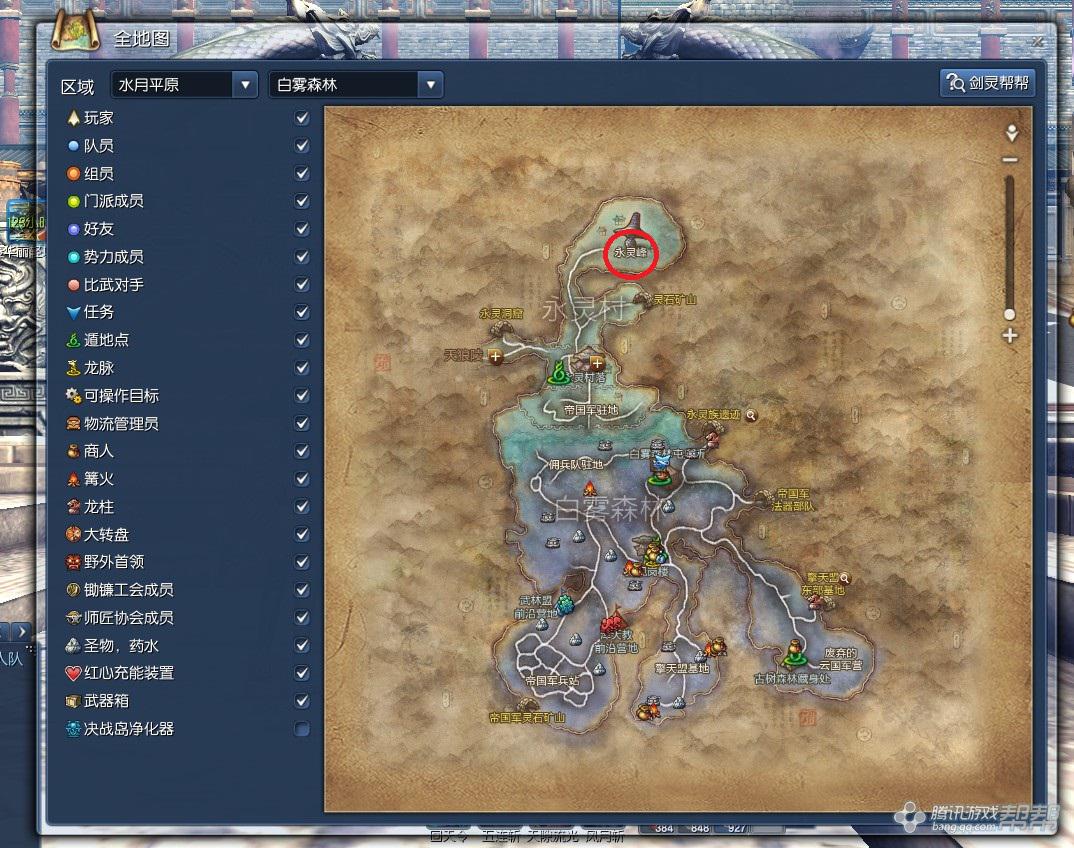This screenshot has height=848, width=1074.
Task: Toggle the 任务 quest marker checkbox
Action: tap(302, 313)
